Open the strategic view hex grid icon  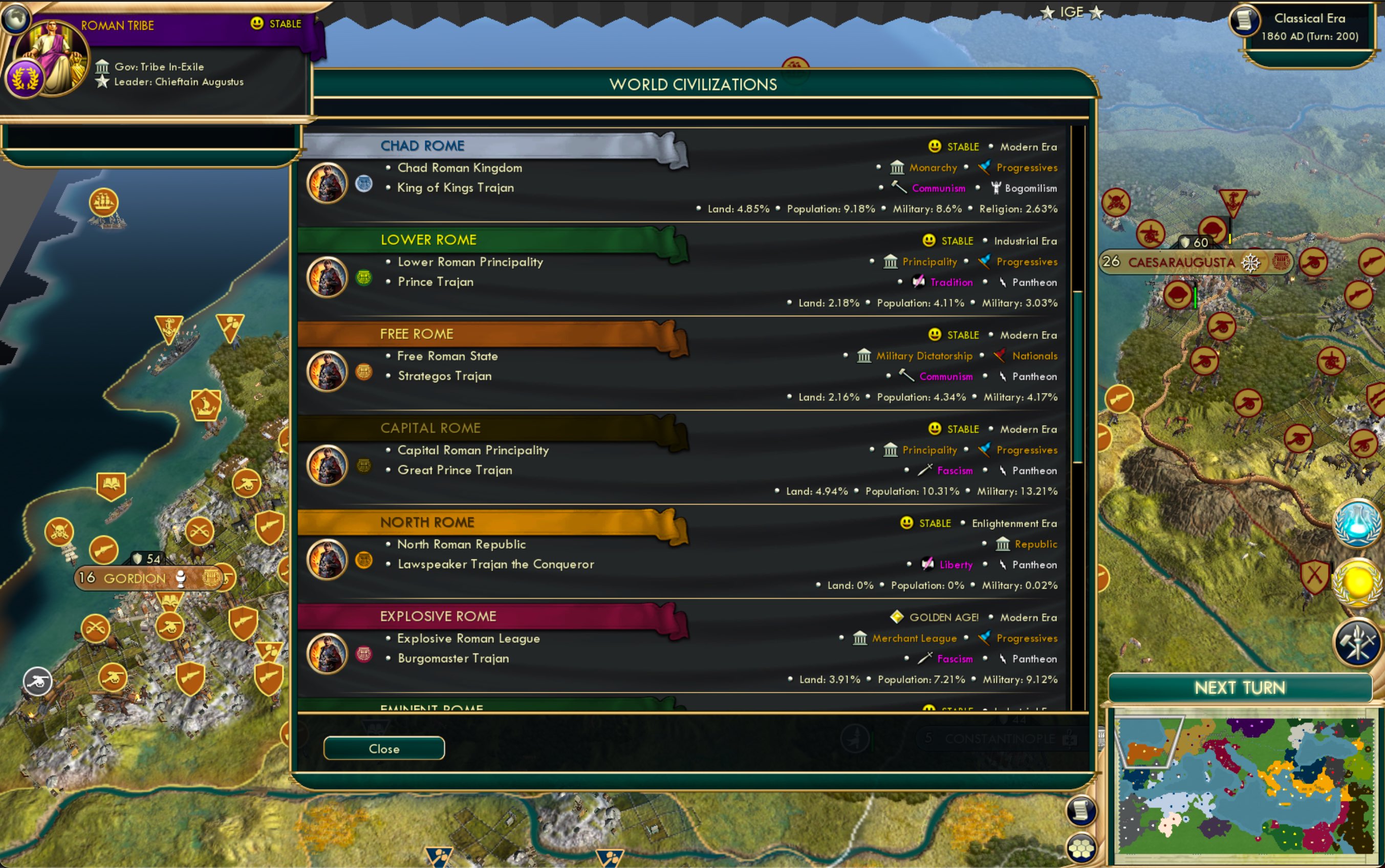pos(1081,848)
